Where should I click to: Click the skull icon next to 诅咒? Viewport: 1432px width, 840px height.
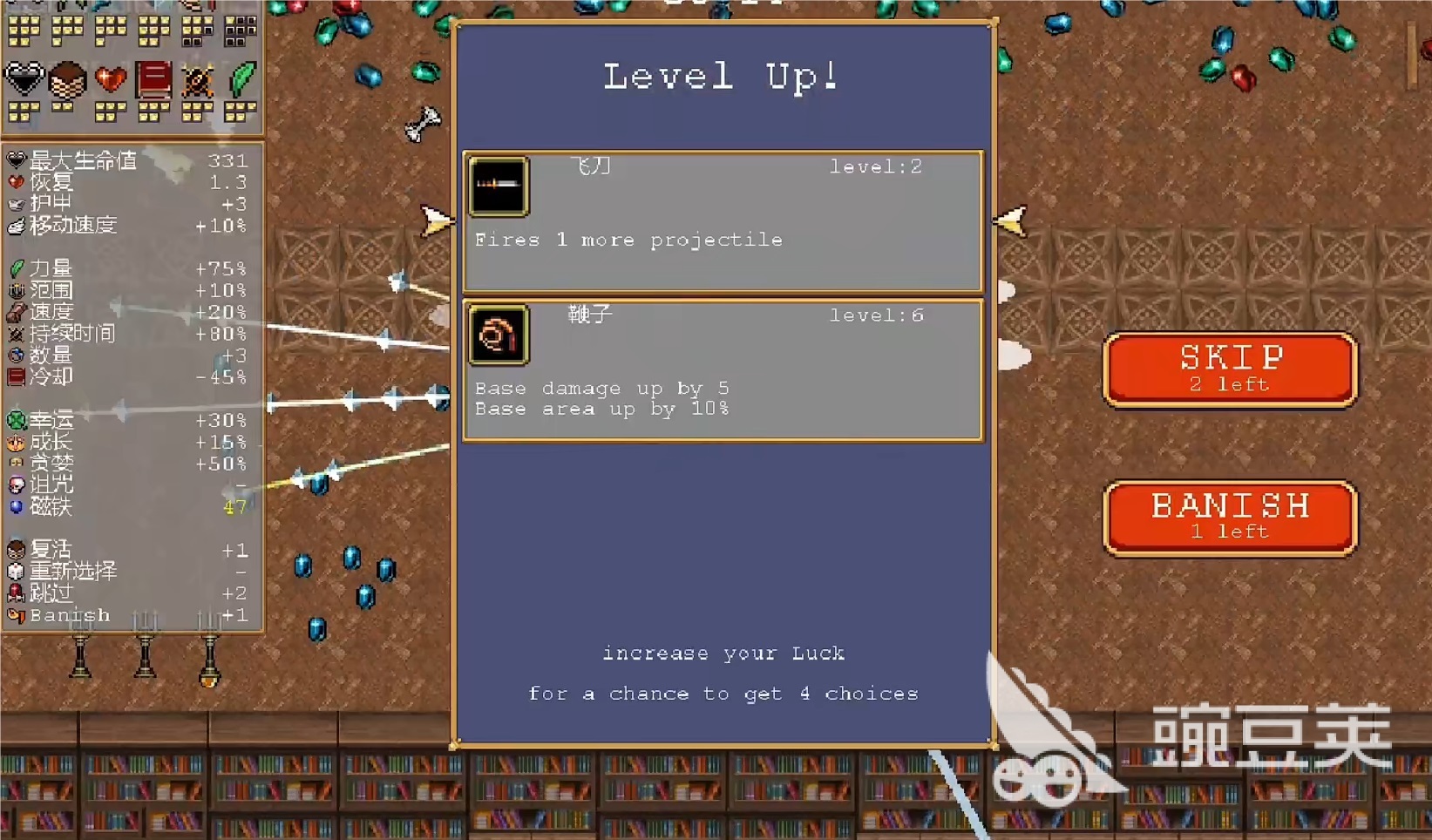click(x=18, y=485)
